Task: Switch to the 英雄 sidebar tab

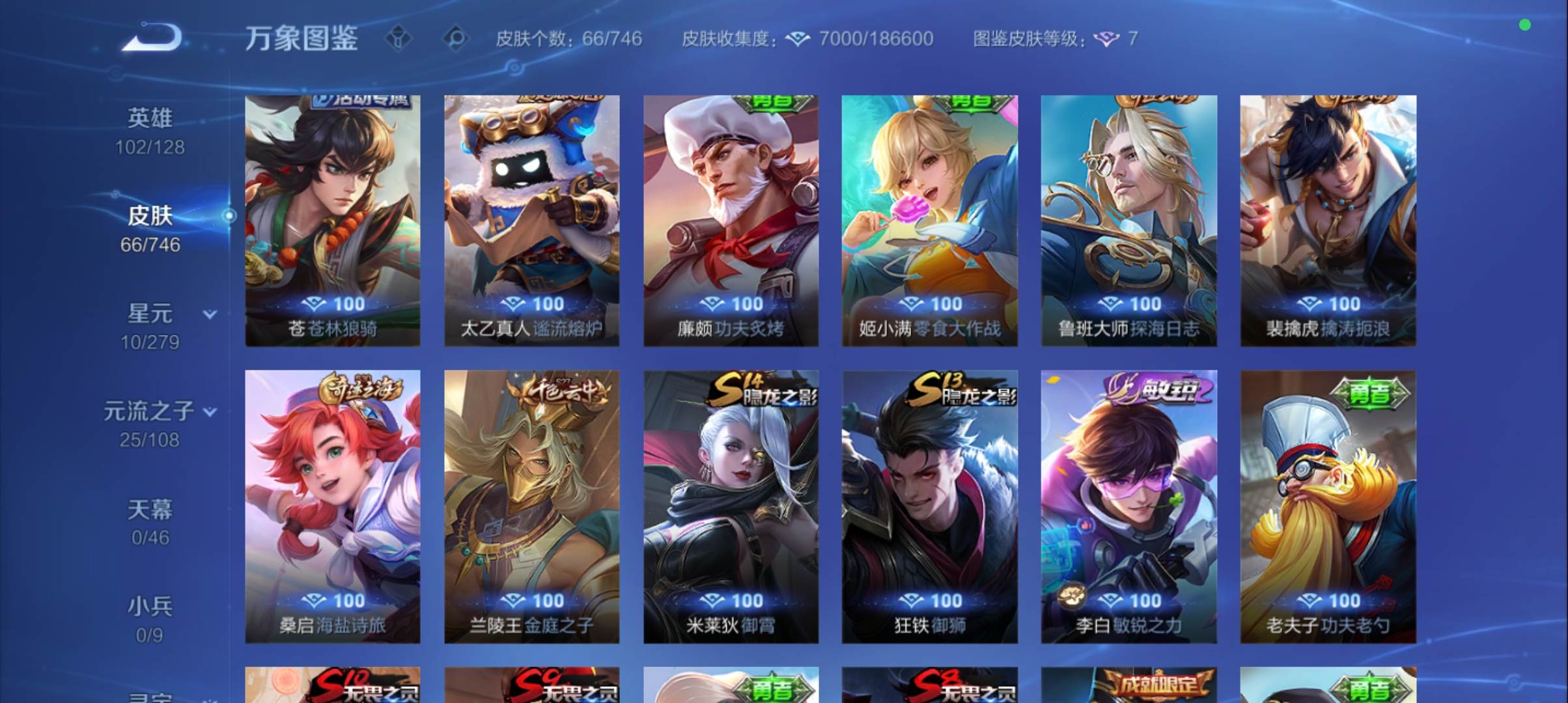Action: [149, 117]
